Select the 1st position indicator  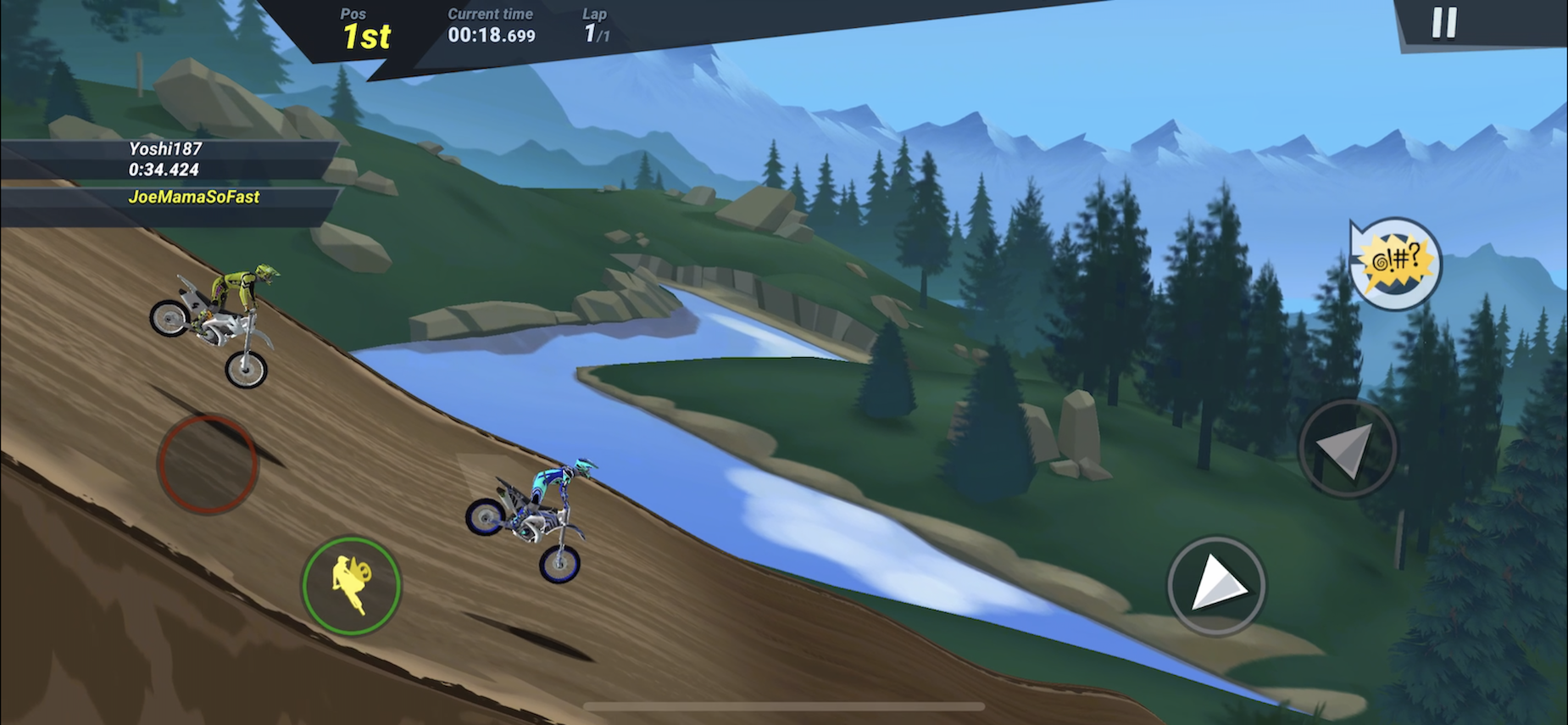(x=366, y=36)
